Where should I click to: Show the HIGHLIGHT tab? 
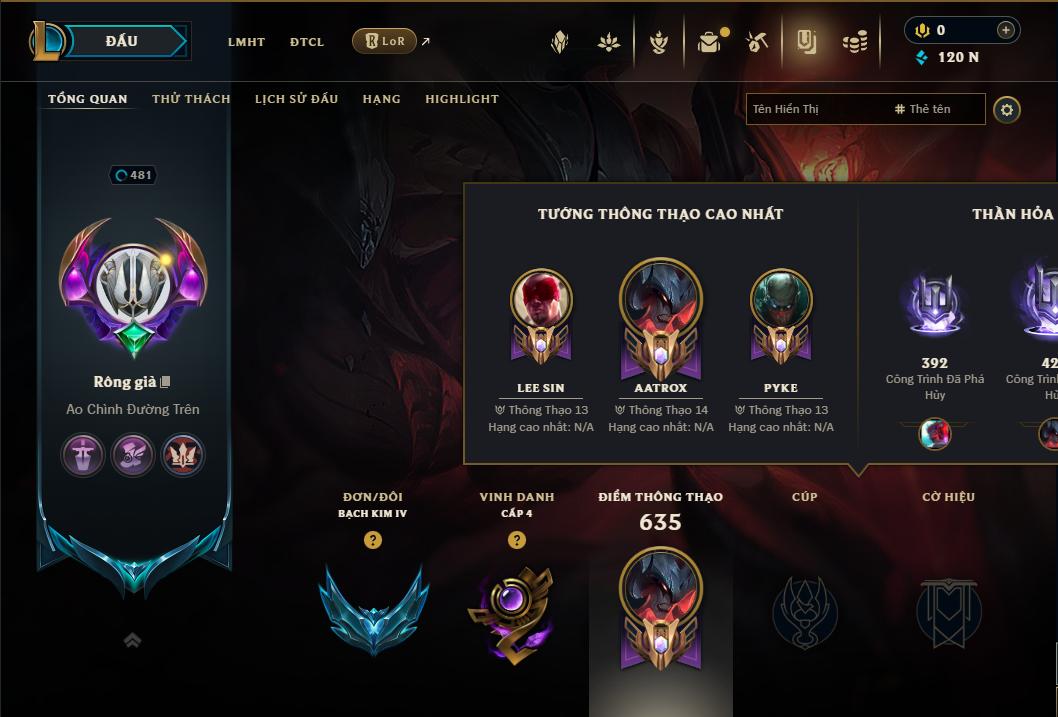point(462,99)
